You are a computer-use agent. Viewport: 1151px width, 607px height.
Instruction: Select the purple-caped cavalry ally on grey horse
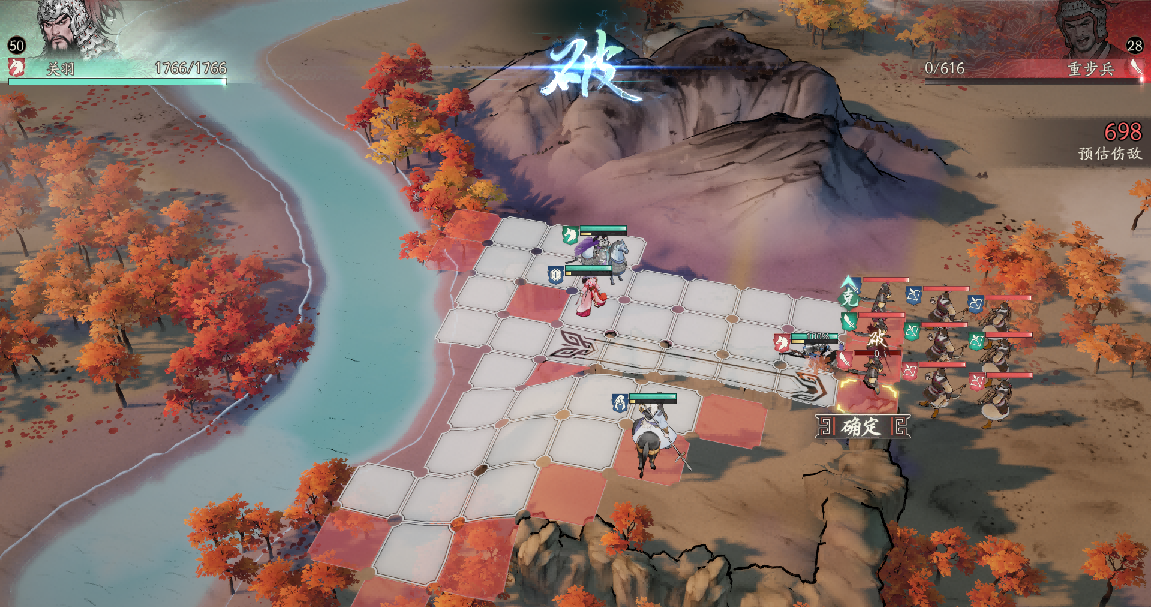603,251
